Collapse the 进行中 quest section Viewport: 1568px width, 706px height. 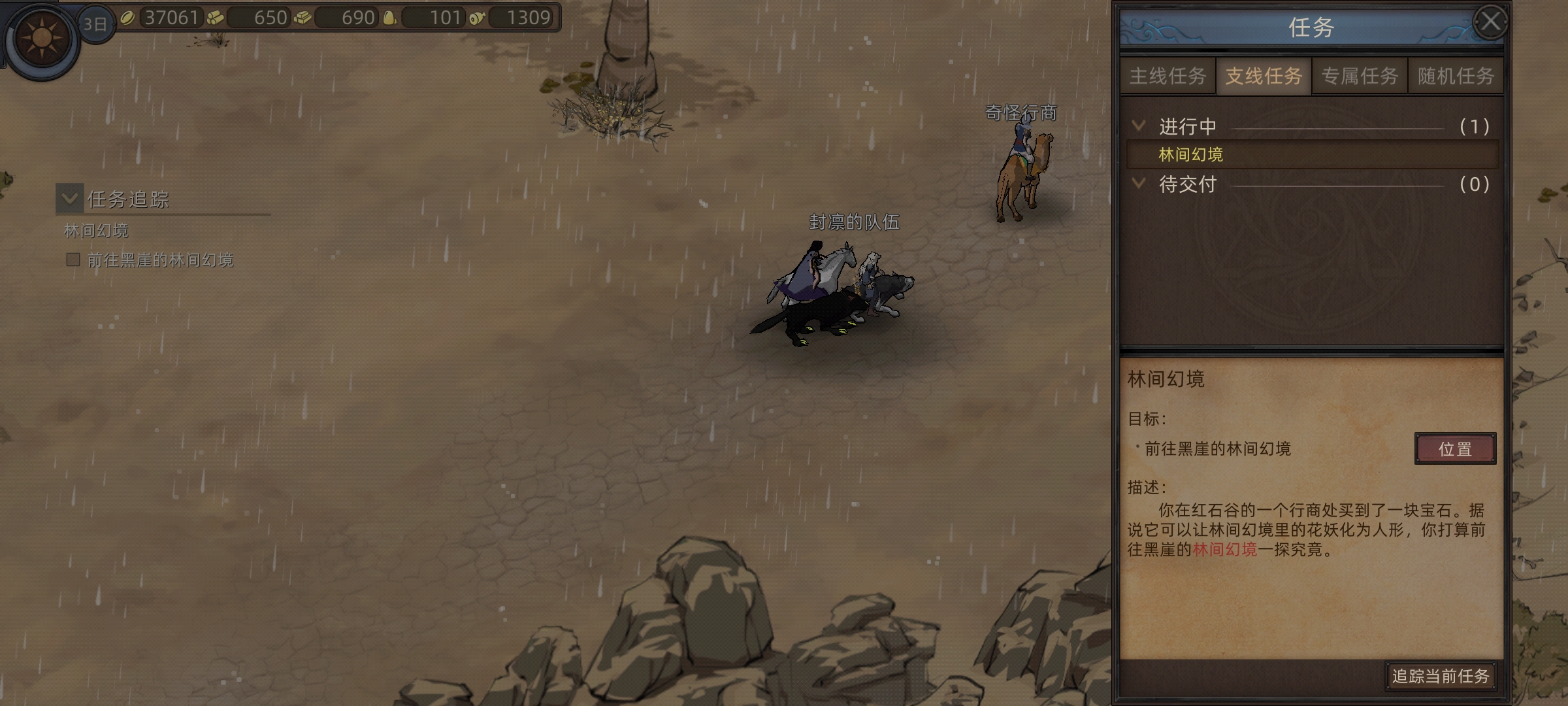pyautogui.click(x=1139, y=126)
